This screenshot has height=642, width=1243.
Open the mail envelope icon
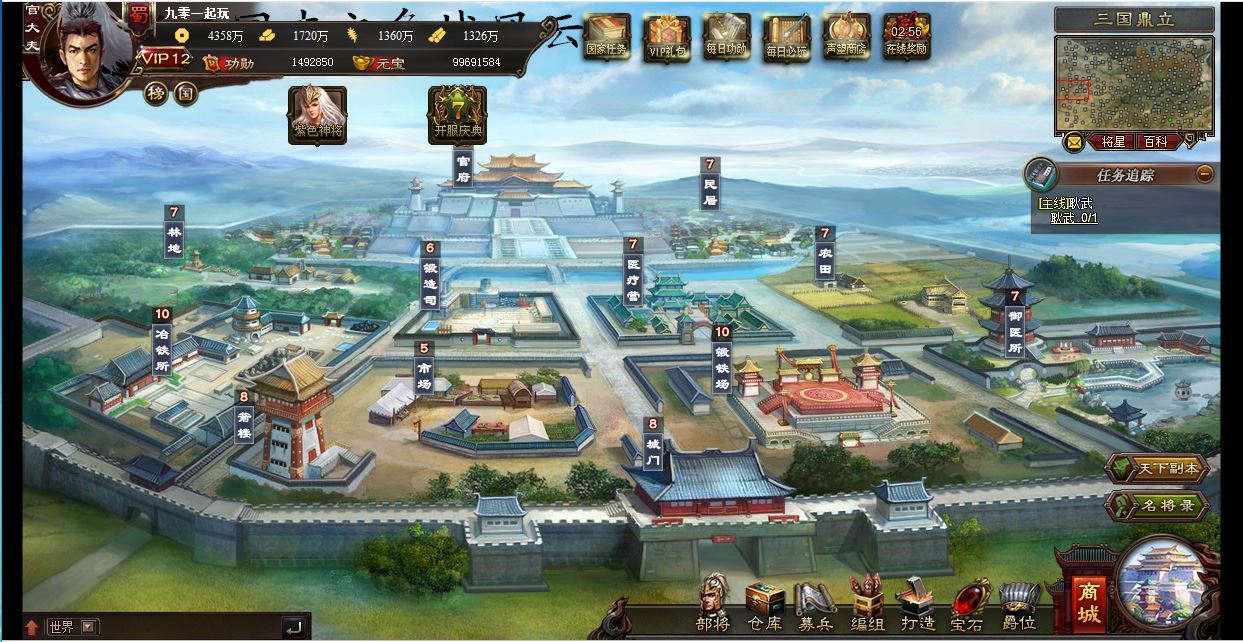[1073, 142]
